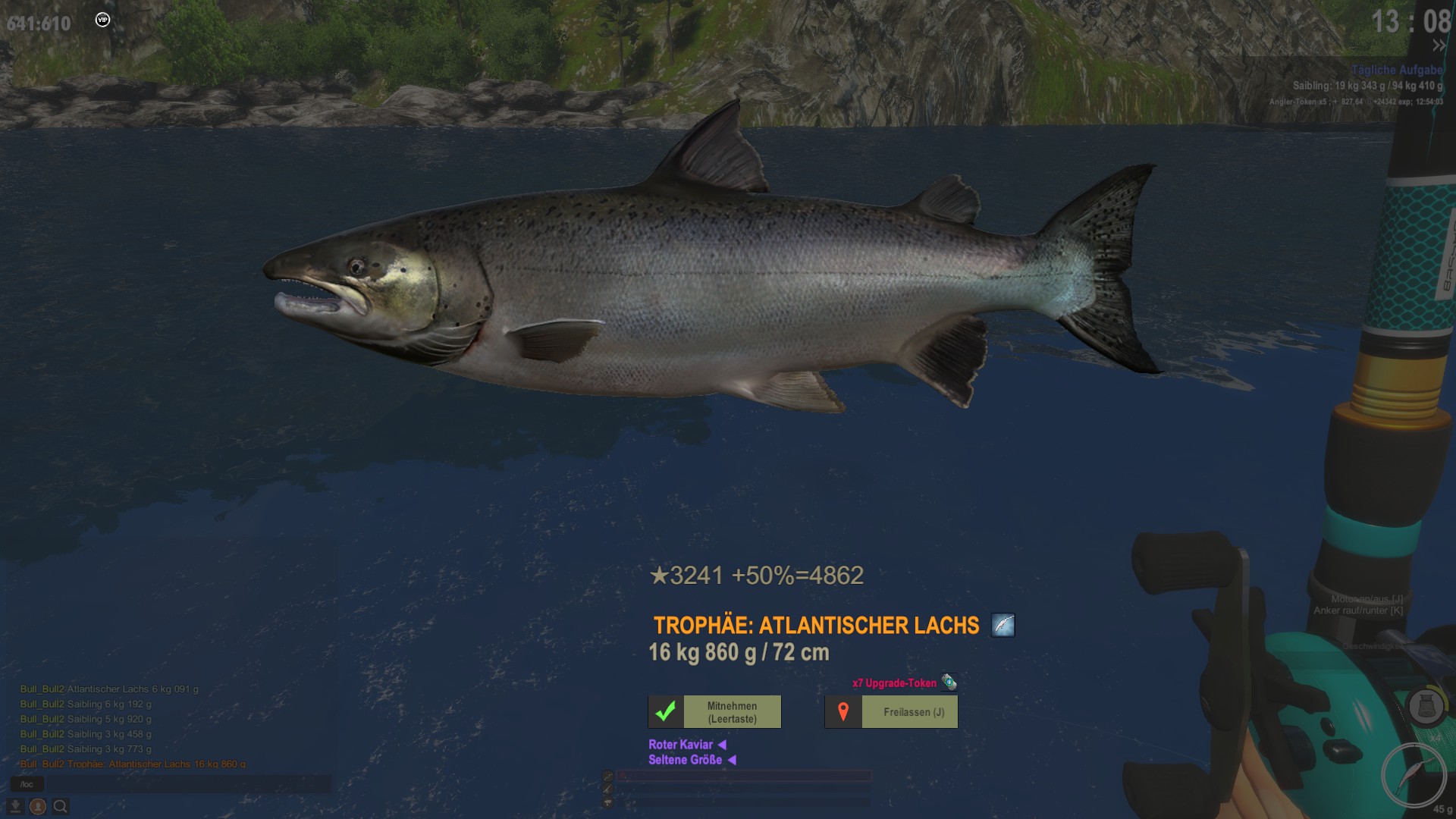Click the VIP badge icon

click(x=103, y=20)
